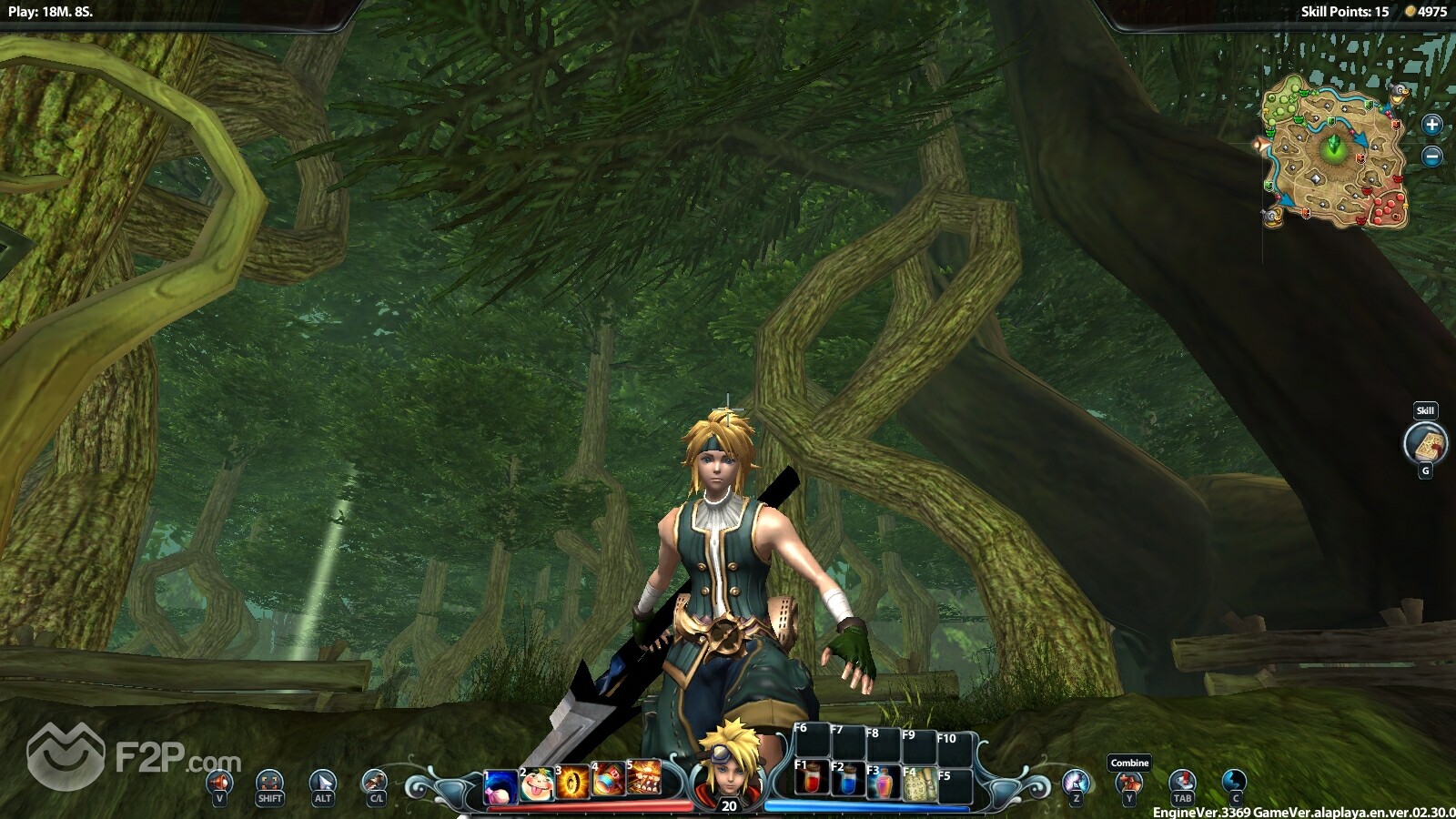
Task: Click the character portrait showing level 20
Action: tap(728, 767)
